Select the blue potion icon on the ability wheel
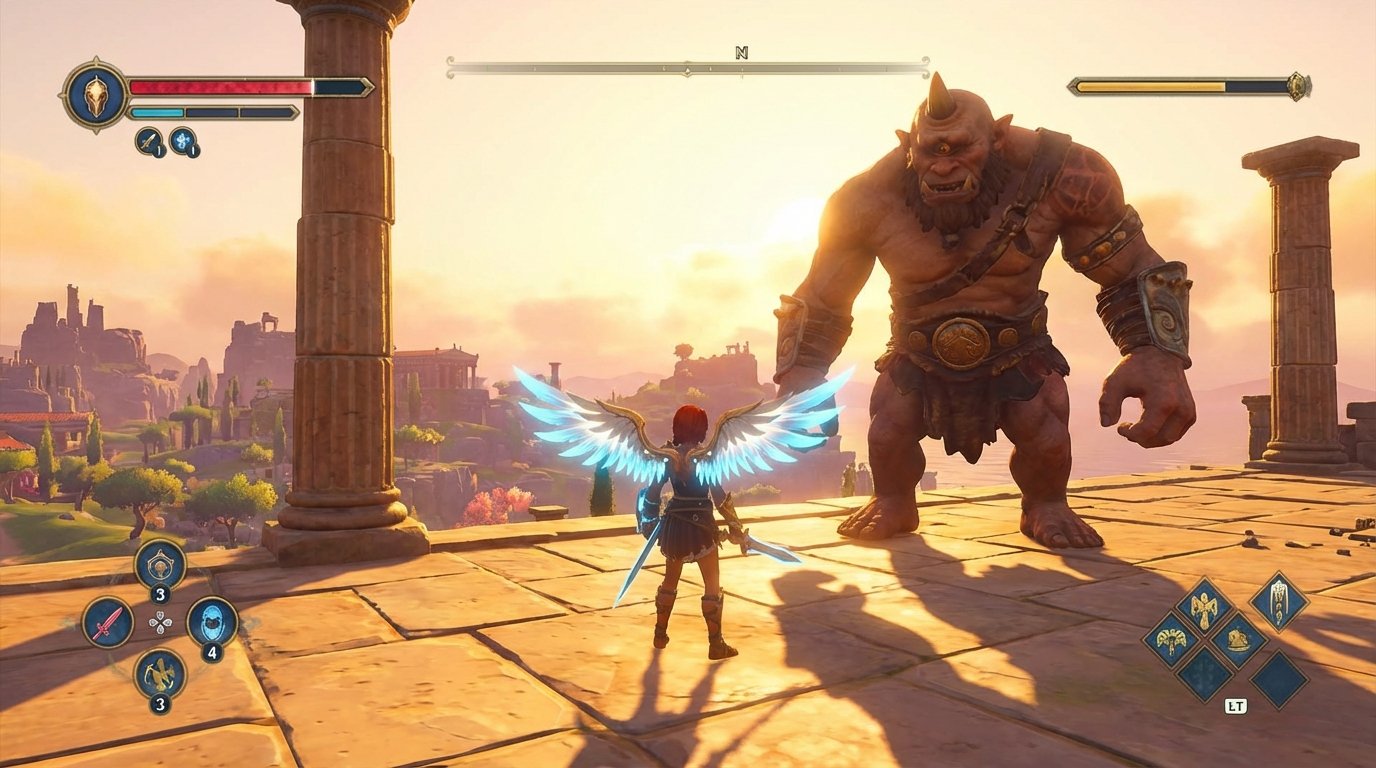This screenshot has width=1376, height=768. [213, 621]
